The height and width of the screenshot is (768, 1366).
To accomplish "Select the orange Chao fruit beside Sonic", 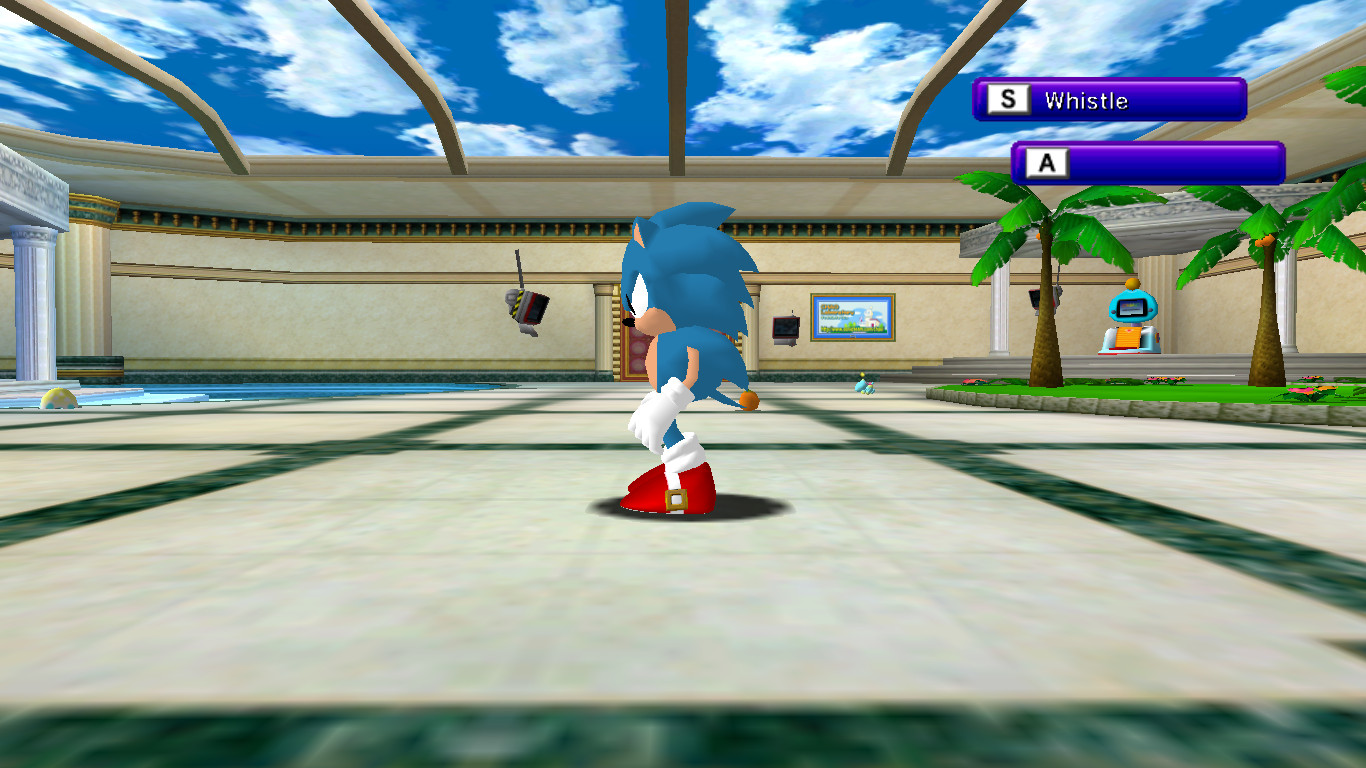I will 748,400.
